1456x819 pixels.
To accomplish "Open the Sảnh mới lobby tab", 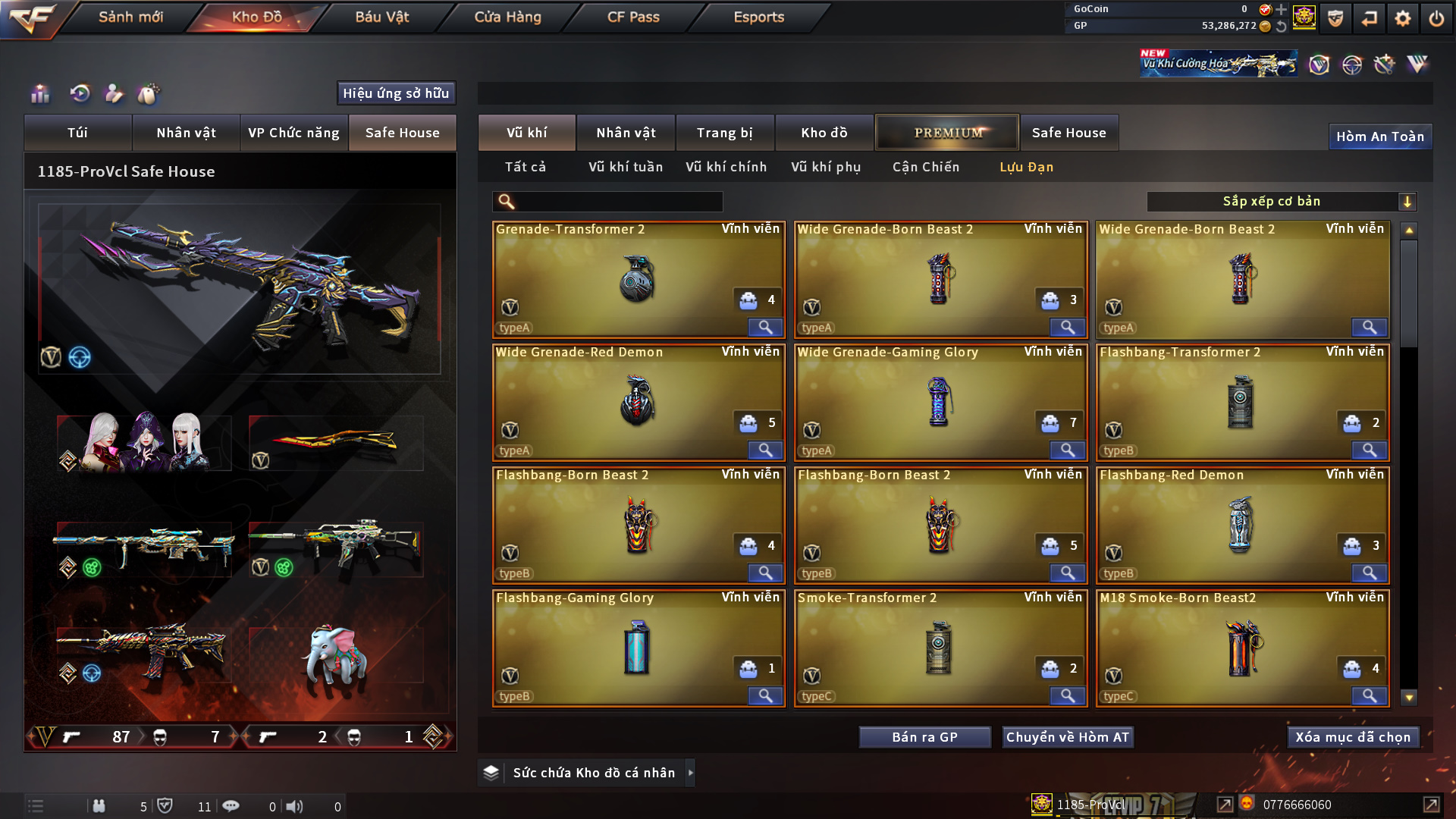I will [130, 17].
